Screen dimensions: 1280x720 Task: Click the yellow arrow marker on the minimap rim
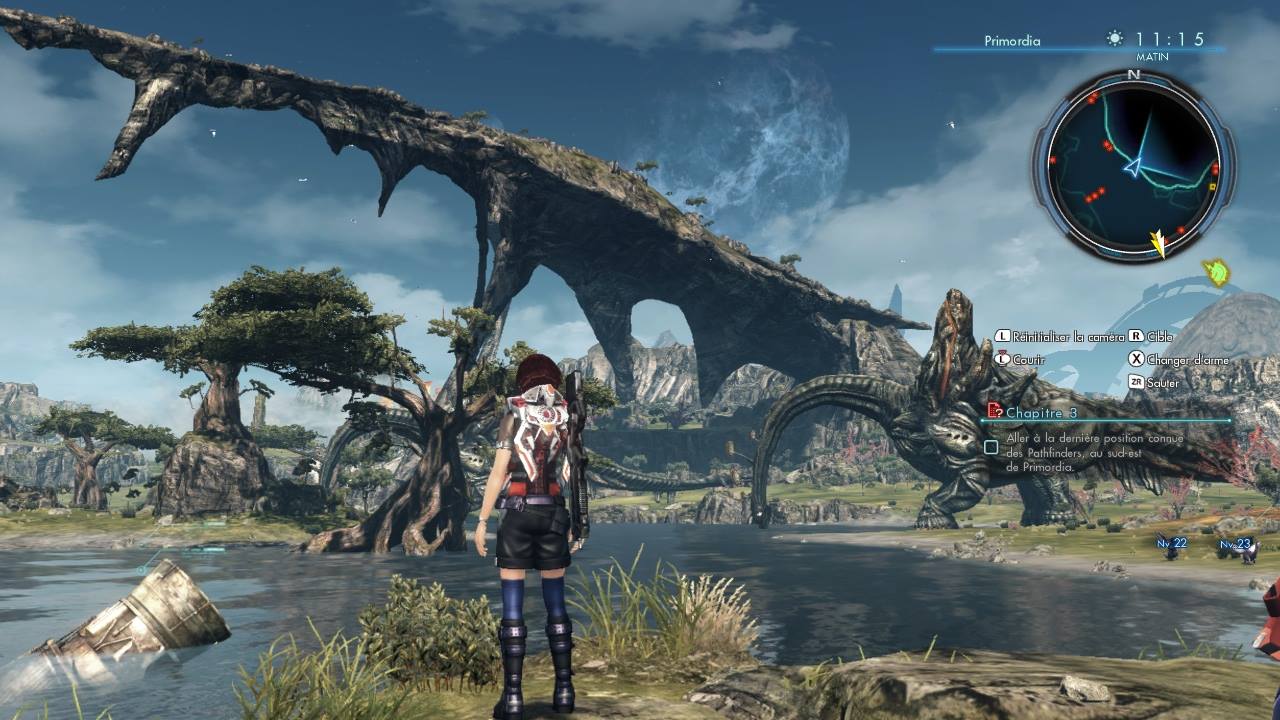click(1159, 243)
